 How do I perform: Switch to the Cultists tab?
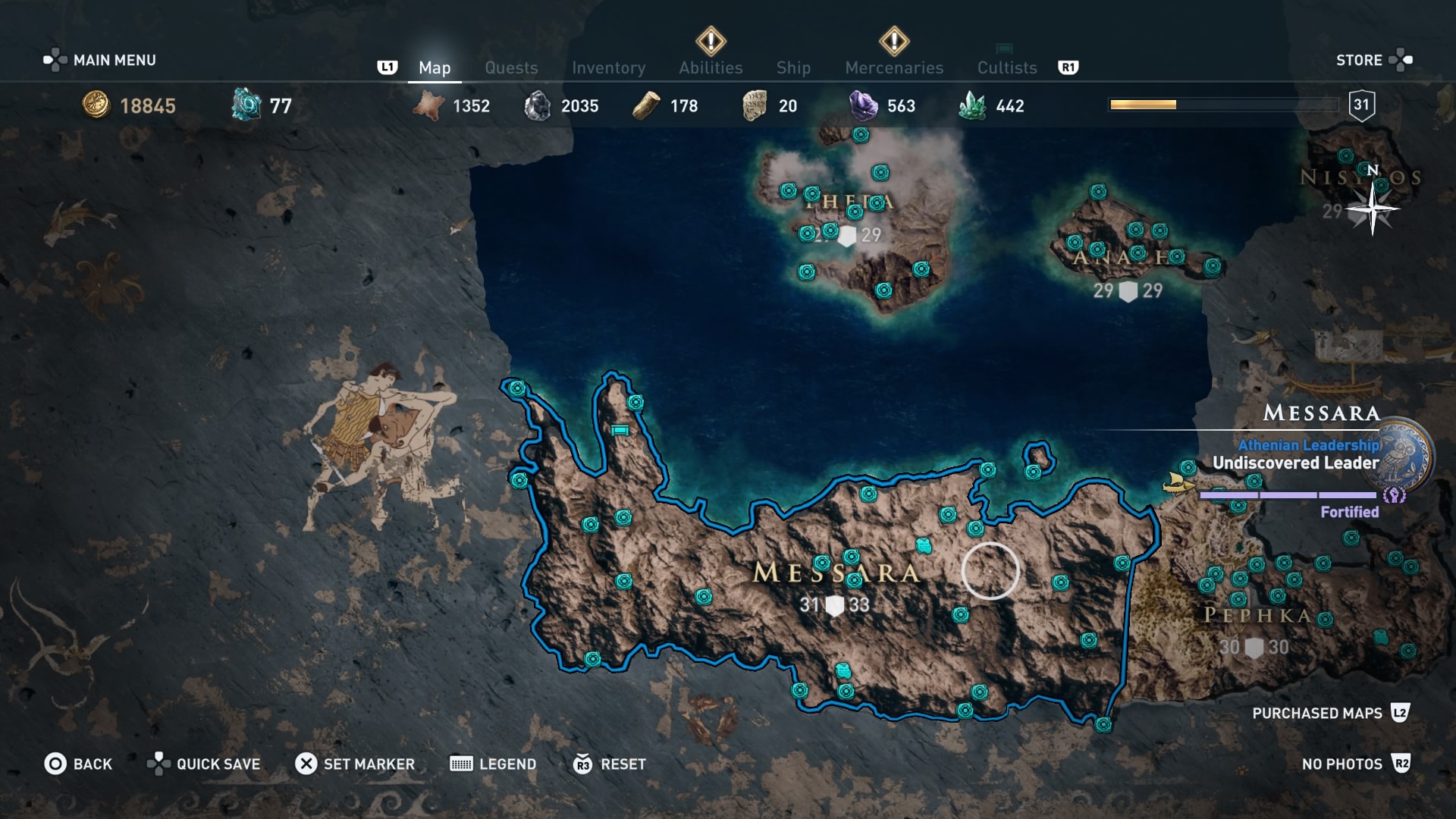1006,67
